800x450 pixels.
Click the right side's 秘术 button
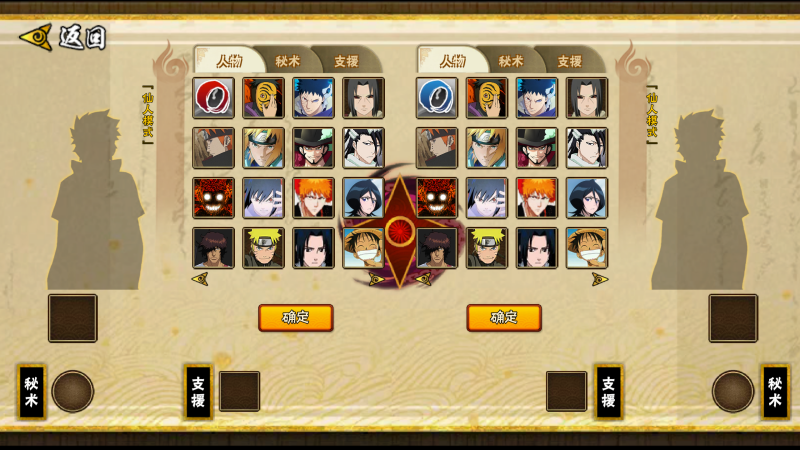coord(774,391)
